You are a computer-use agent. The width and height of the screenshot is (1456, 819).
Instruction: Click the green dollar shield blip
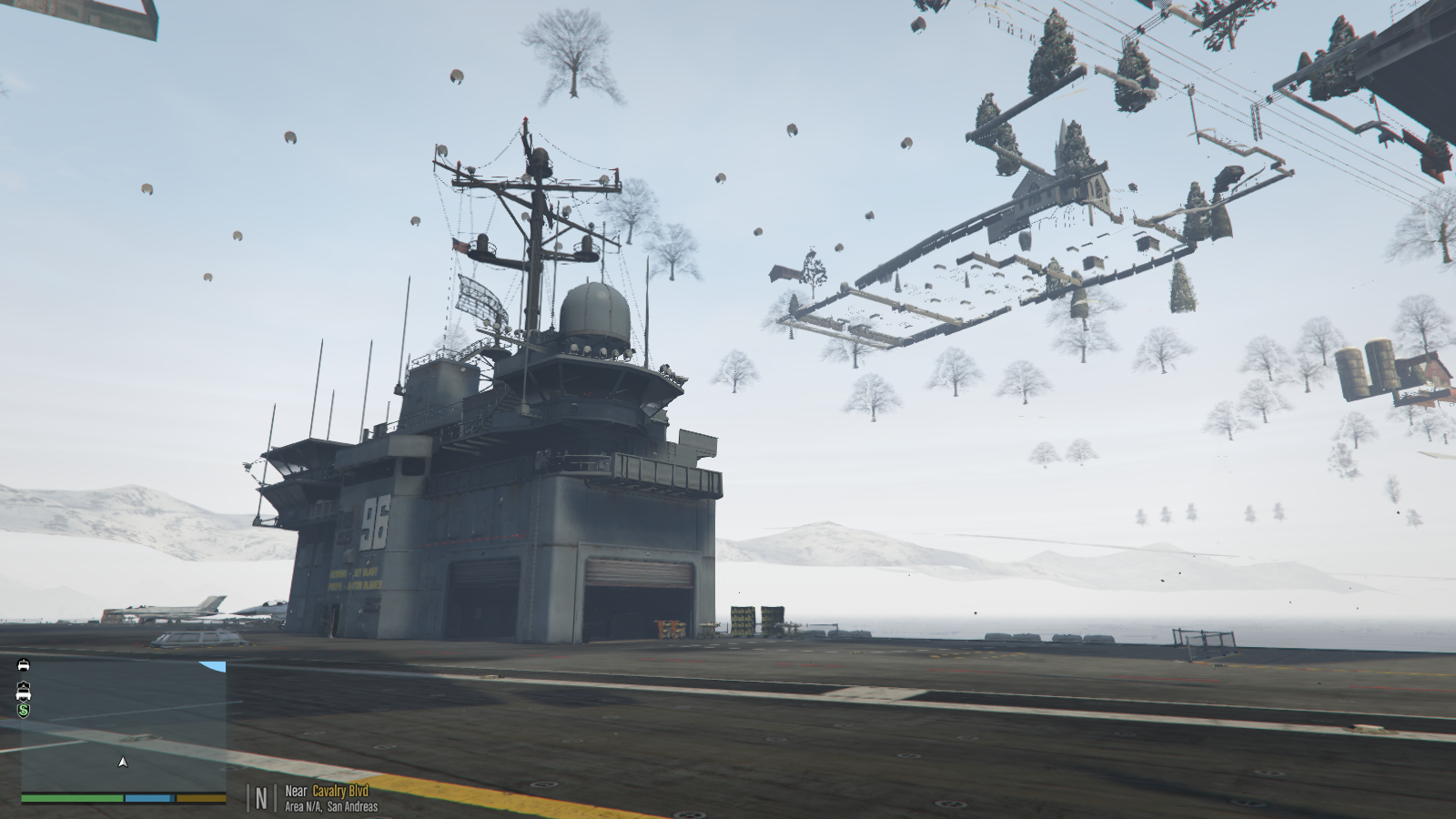click(x=24, y=710)
